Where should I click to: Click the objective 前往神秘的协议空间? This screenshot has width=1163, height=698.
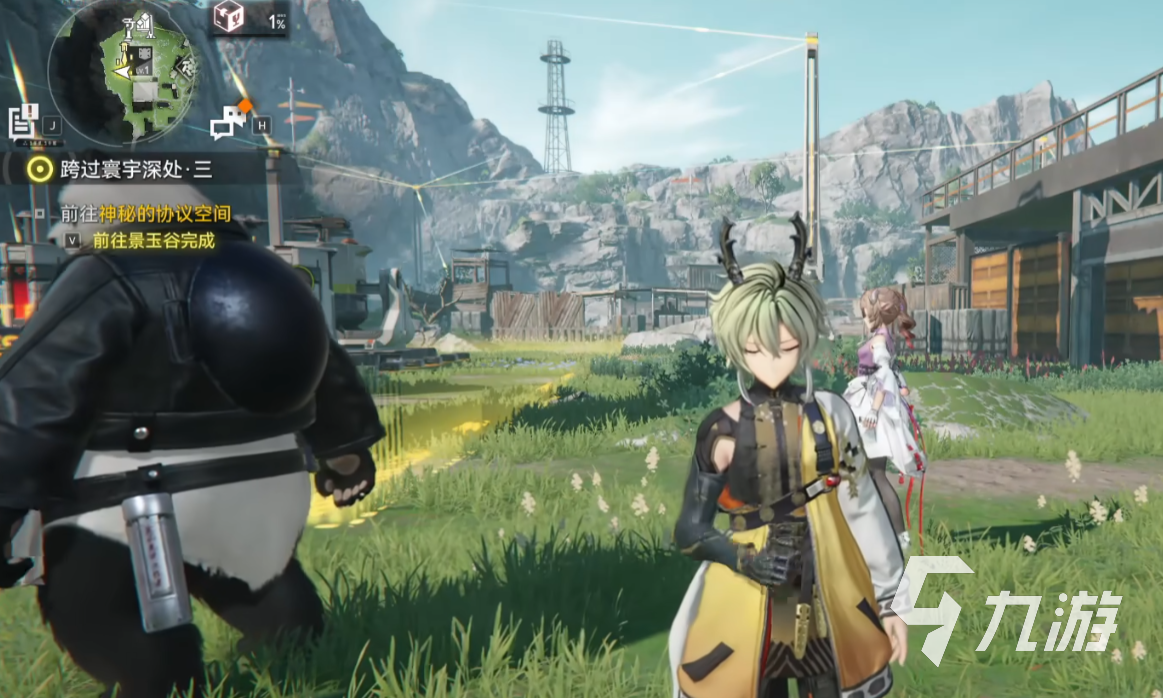pos(145,214)
